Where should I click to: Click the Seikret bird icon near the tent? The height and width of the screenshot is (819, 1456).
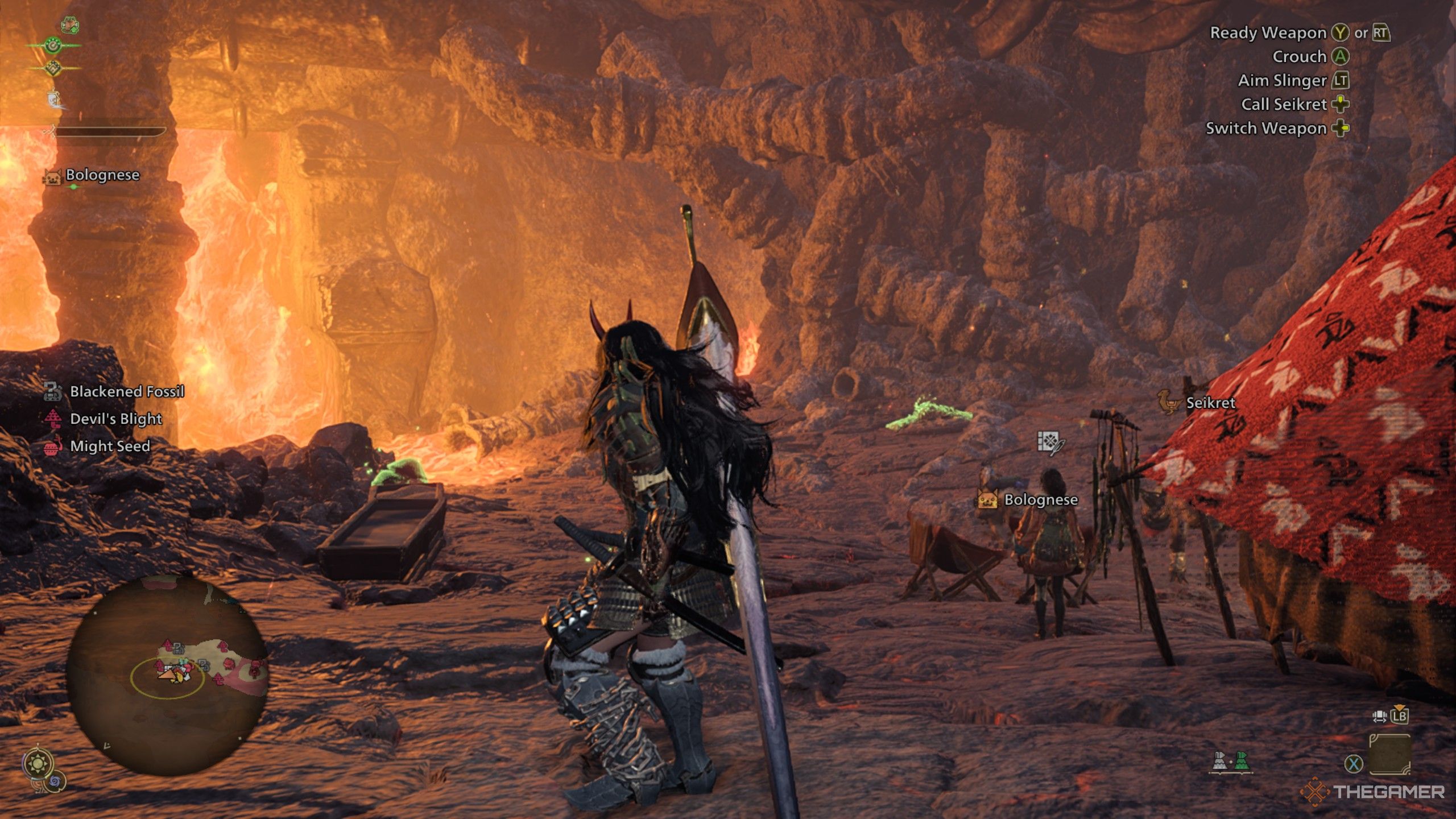(x=1168, y=402)
